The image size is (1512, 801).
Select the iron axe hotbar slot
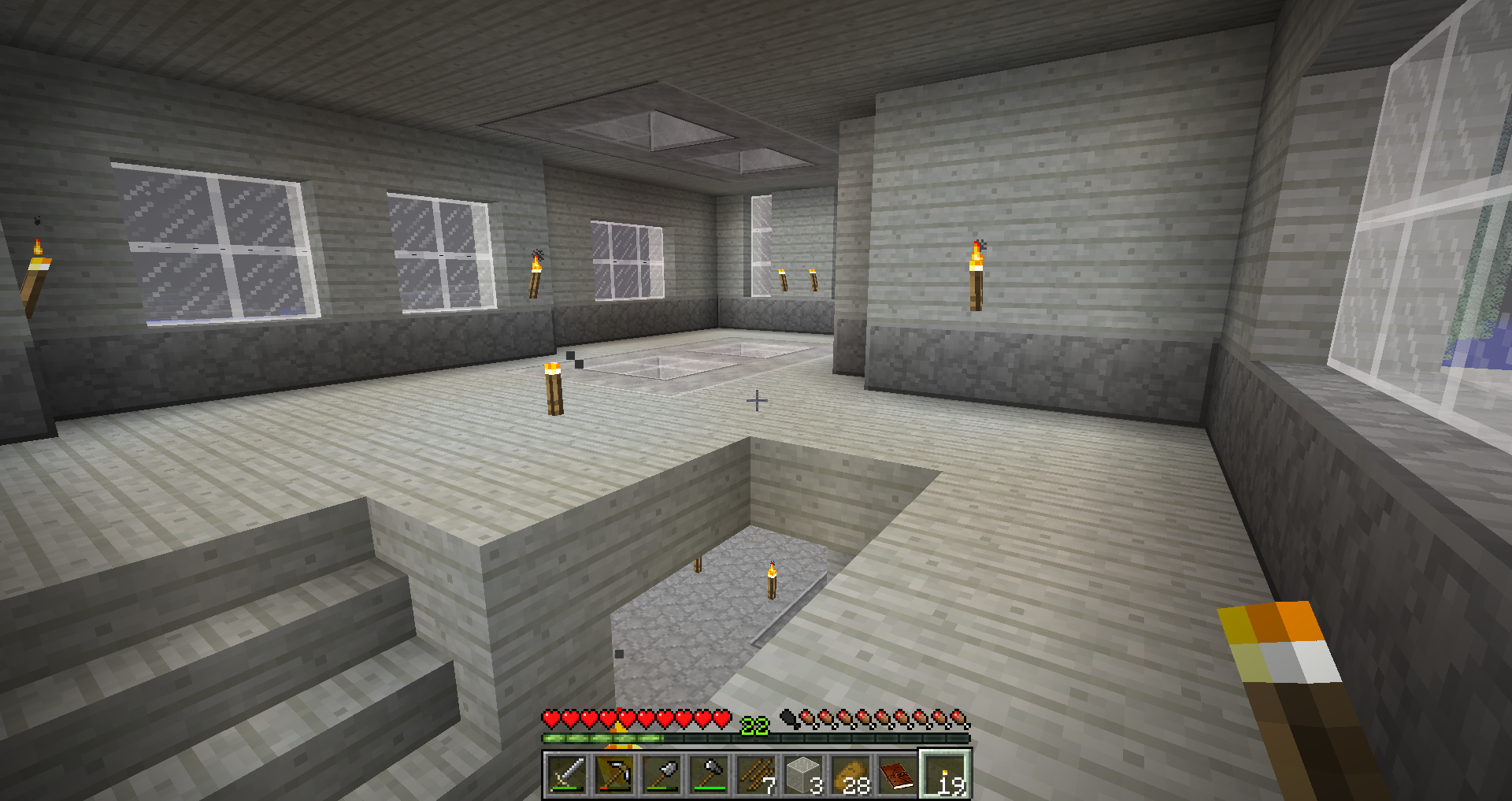point(709,775)
